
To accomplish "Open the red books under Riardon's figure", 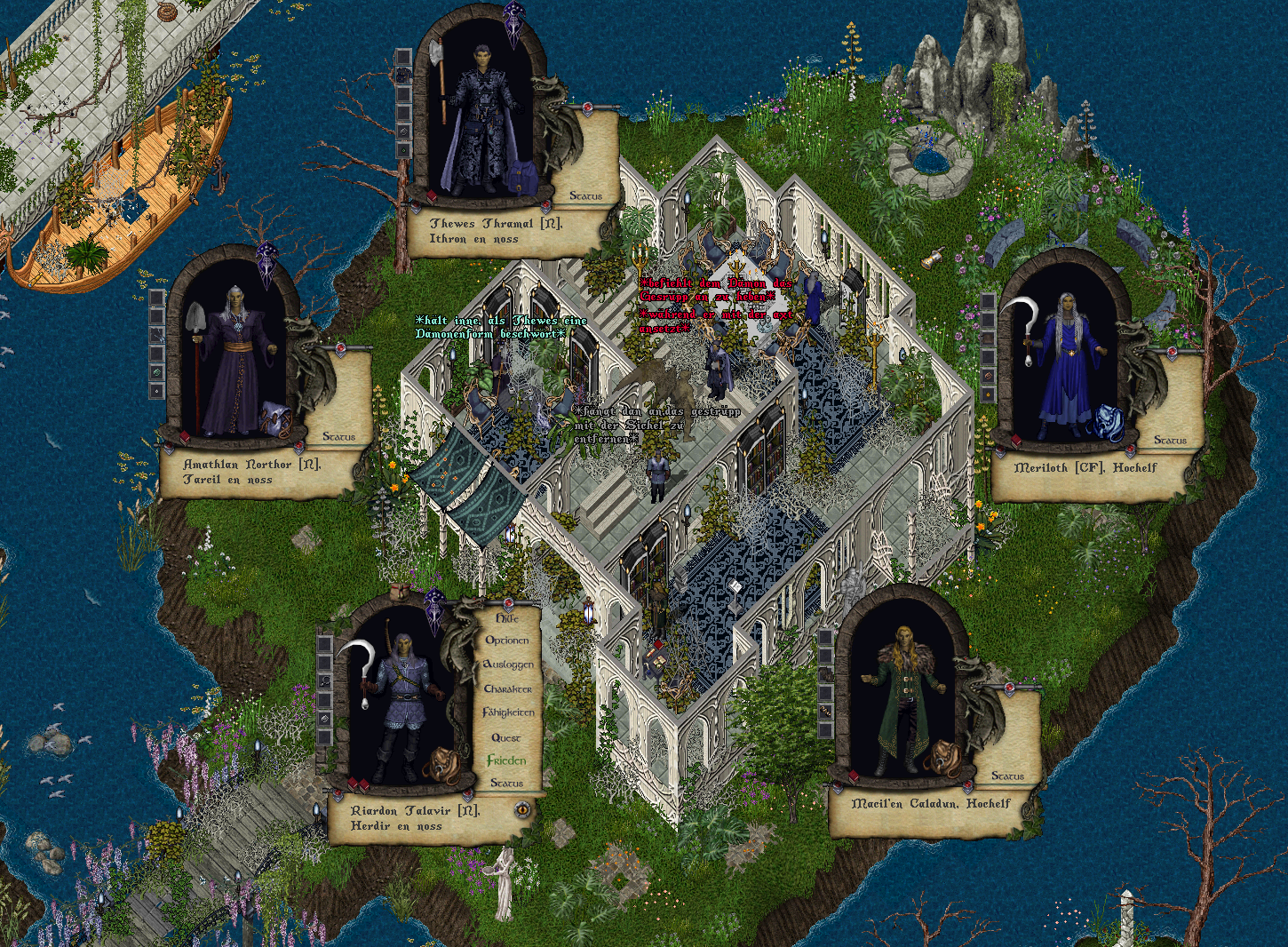I will click(x=357, y=784).
